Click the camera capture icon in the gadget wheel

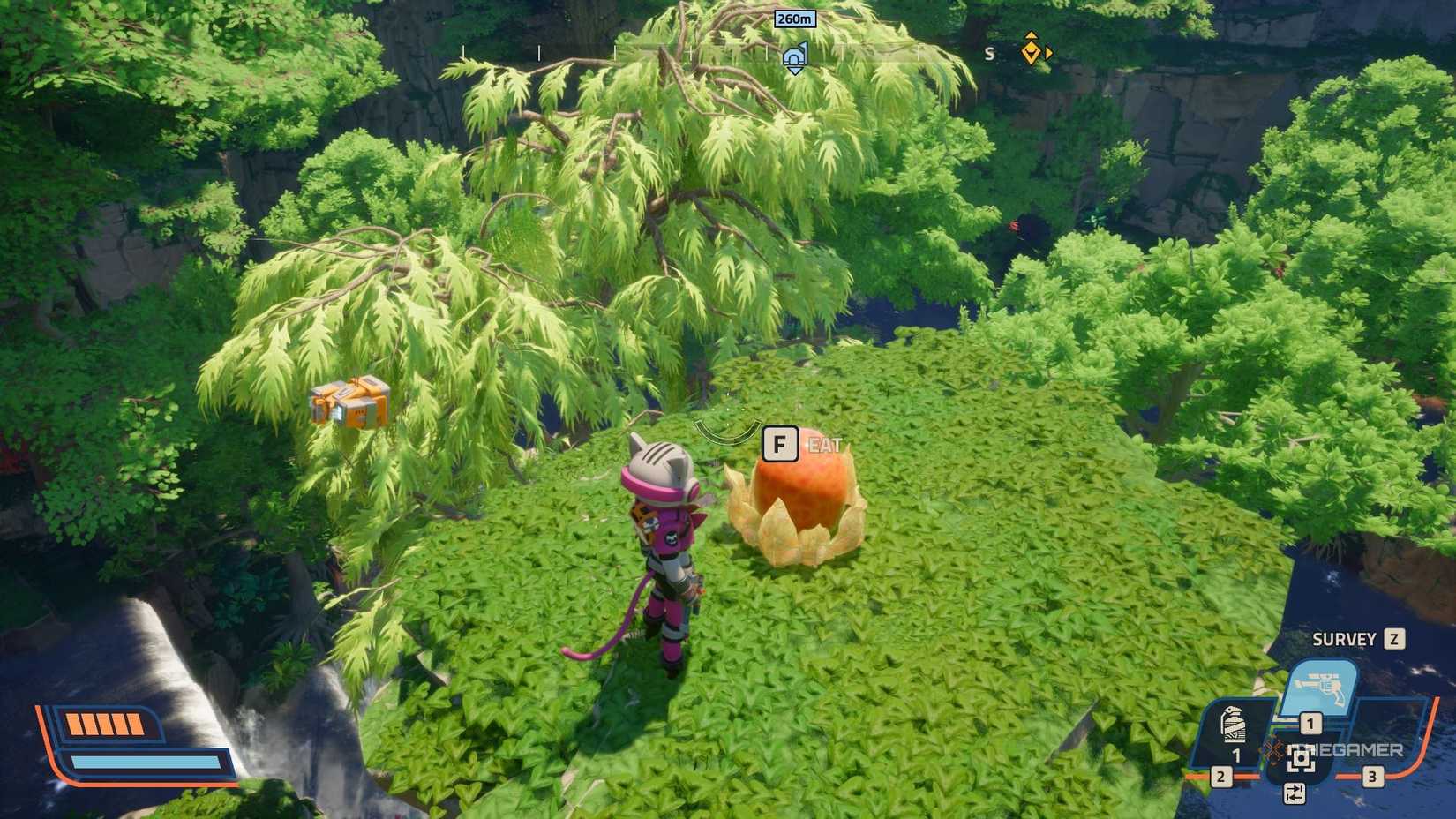point(1301,759)
